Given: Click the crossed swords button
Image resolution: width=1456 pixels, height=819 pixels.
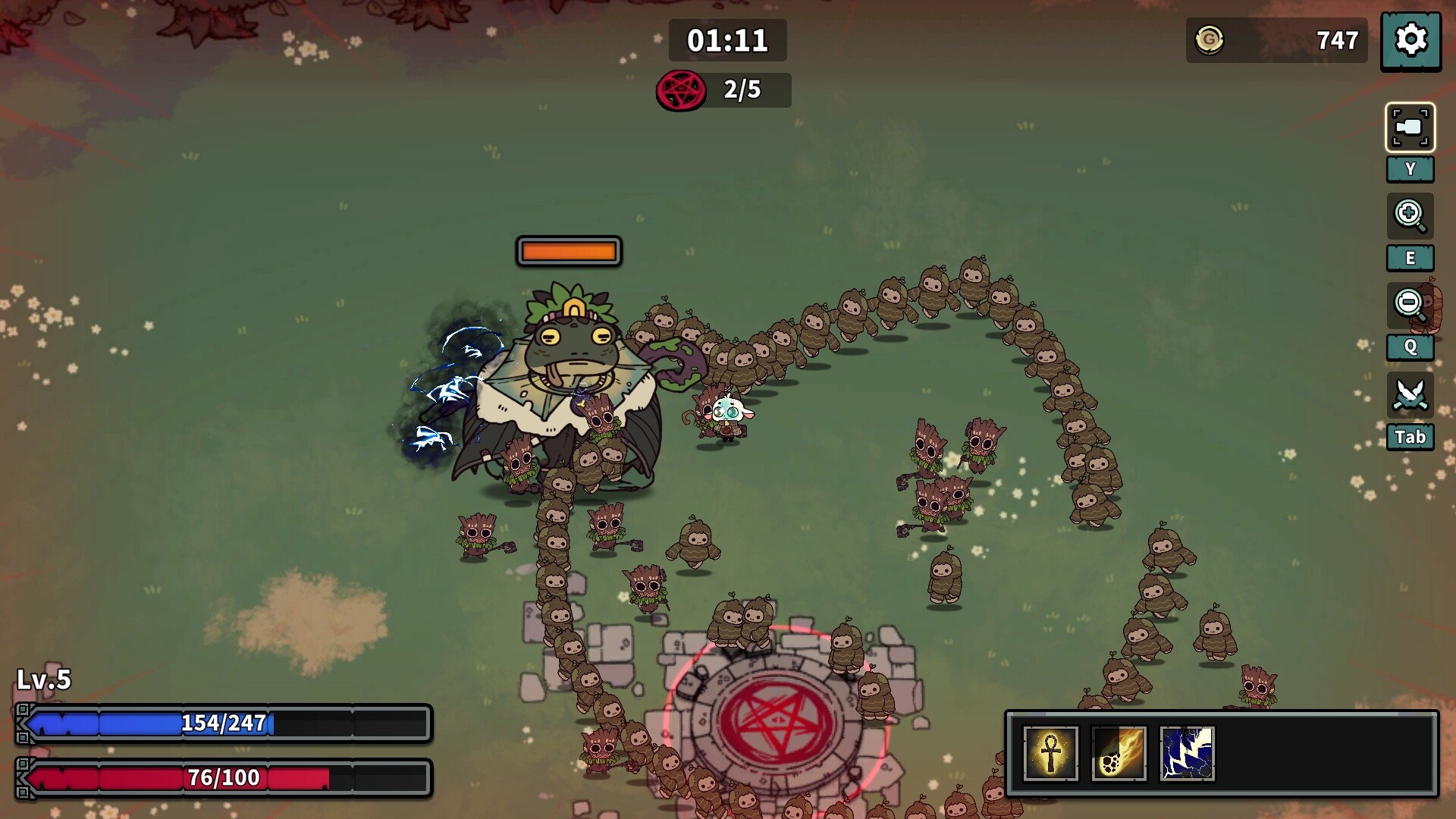Looking at the screenshot, I should pos(1410,395).
